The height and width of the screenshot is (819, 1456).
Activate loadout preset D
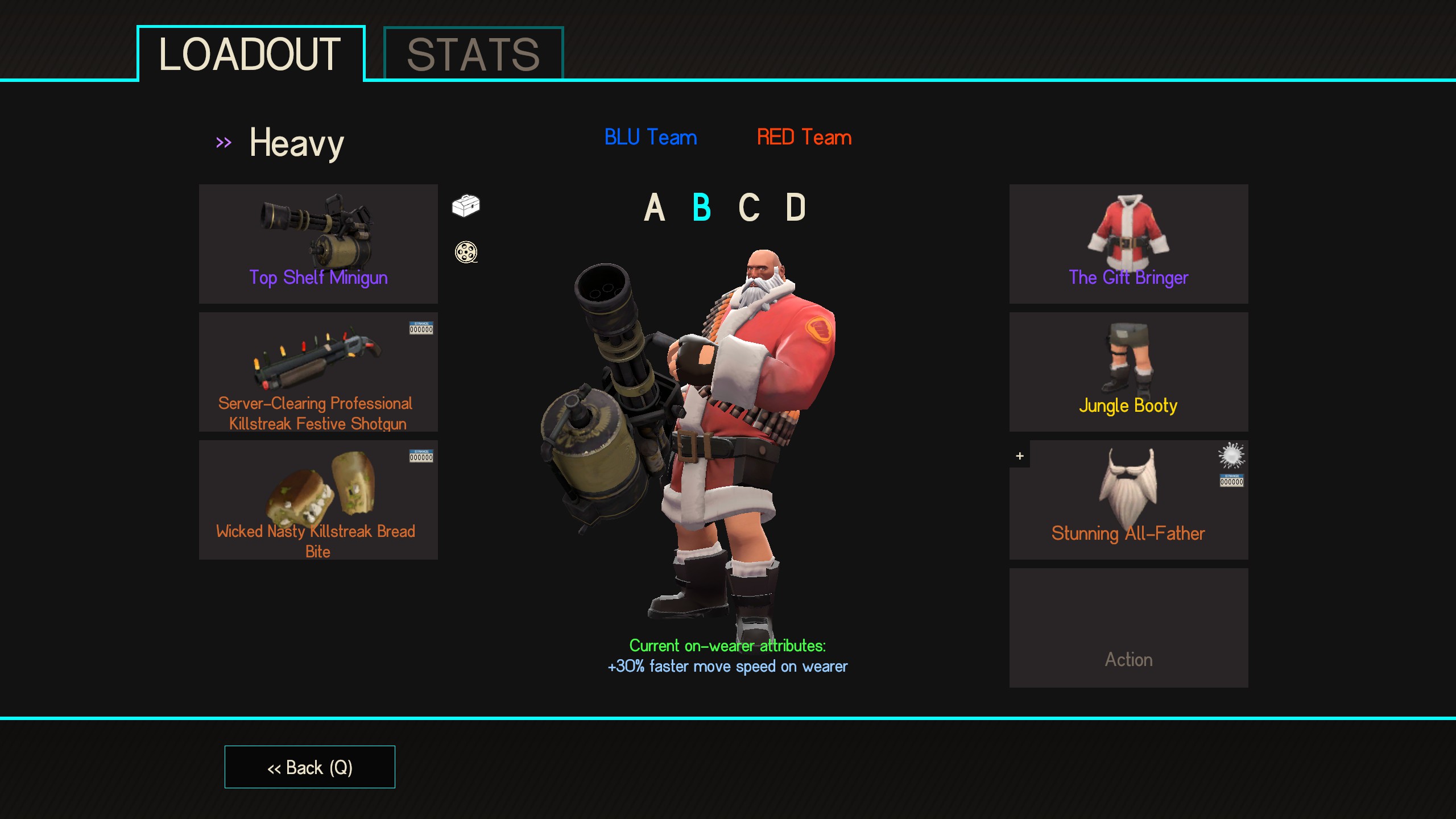click(796, 207)
